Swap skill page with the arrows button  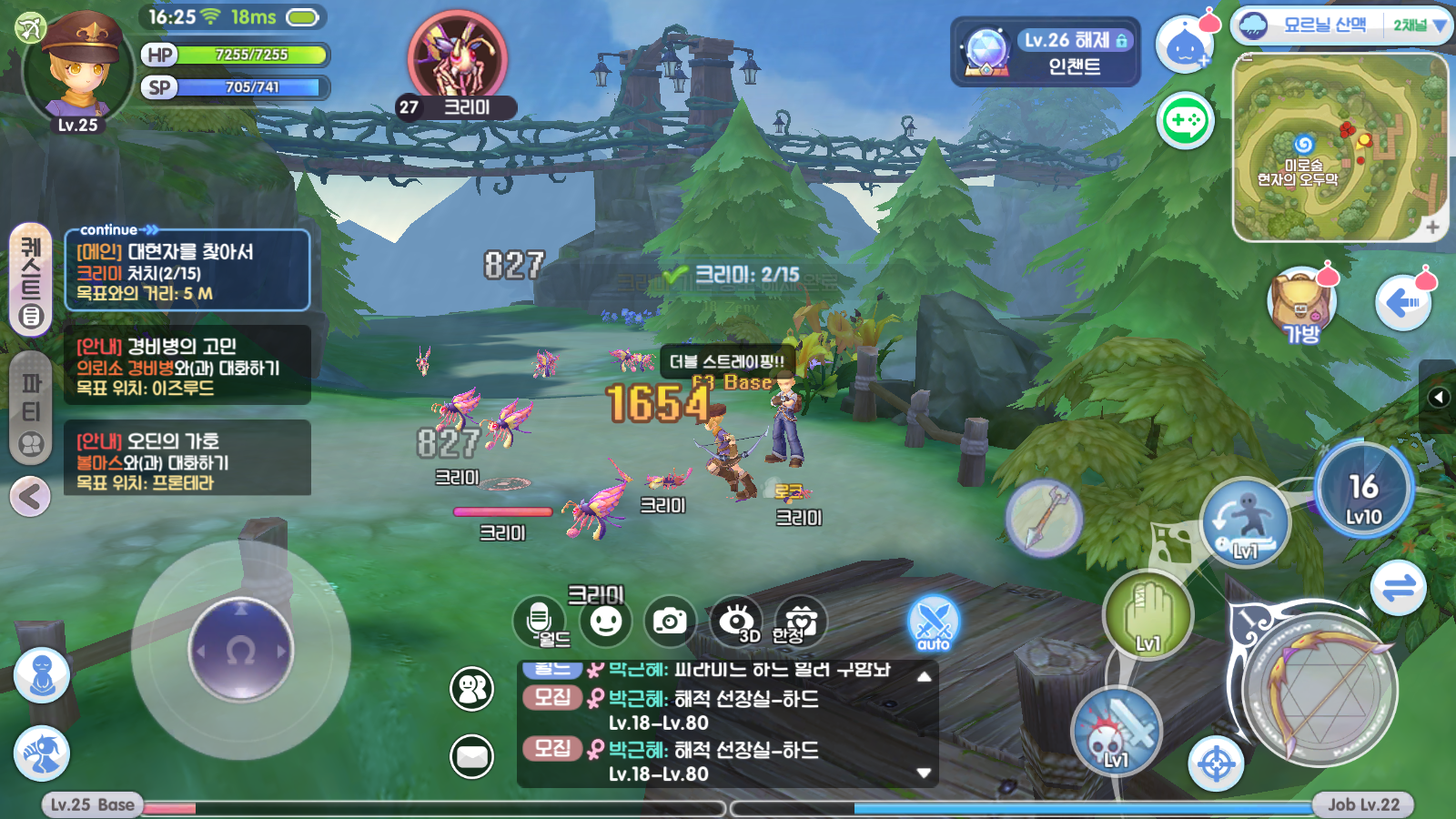point(1399,588)
